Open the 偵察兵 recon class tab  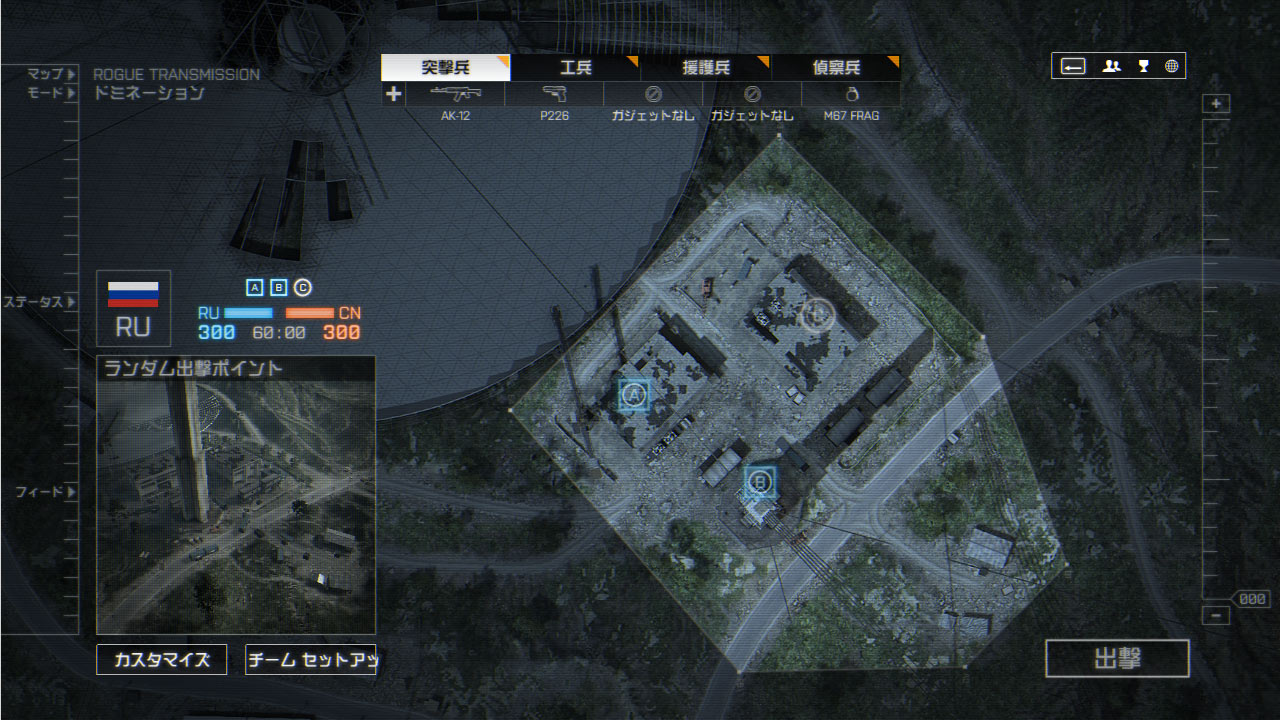[835, 68]
